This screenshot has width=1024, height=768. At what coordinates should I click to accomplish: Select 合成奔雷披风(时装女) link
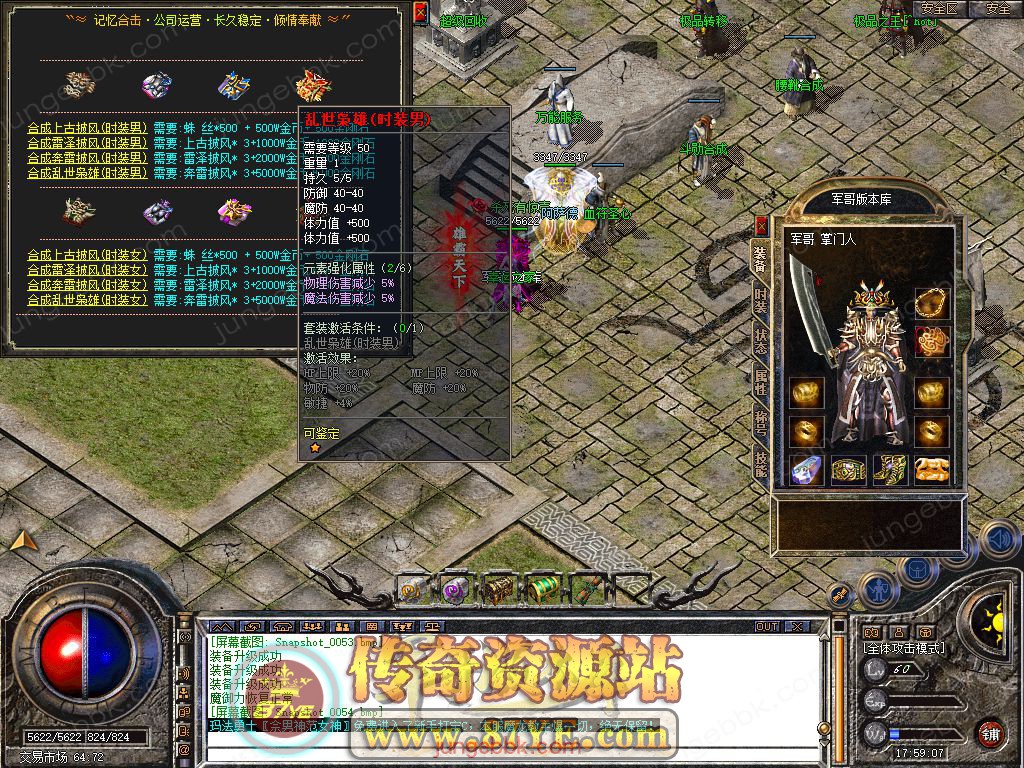(x=87, y=285)
